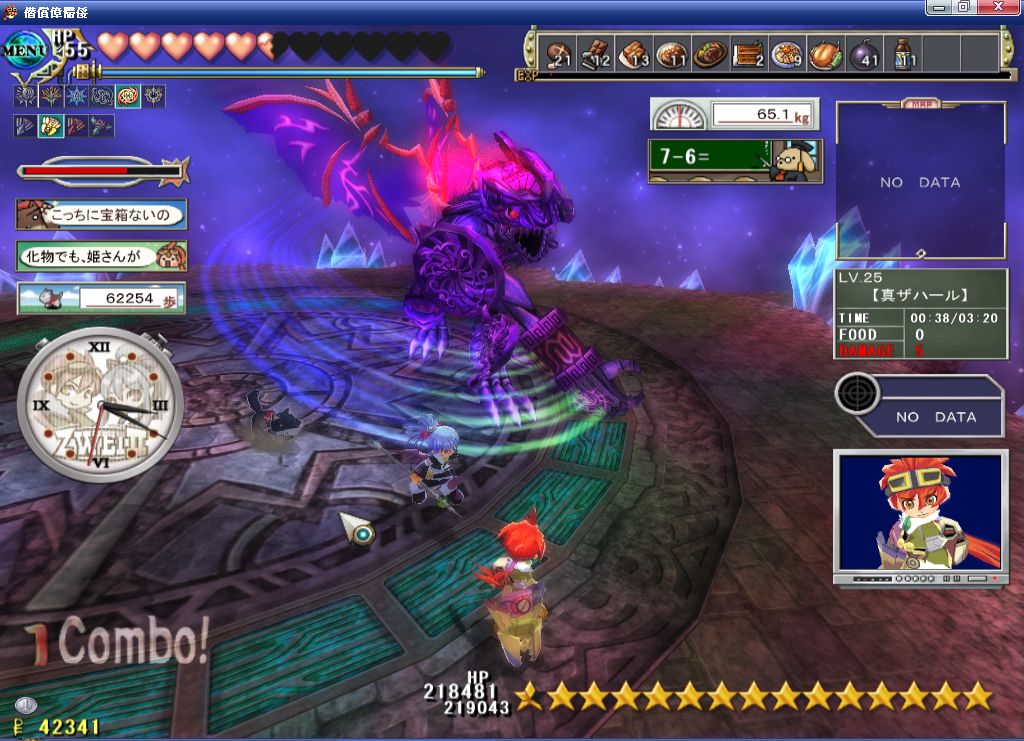Choose the highlighted yellow claw skill
This screenshot has height=741, width=1024.
point(50,126)
